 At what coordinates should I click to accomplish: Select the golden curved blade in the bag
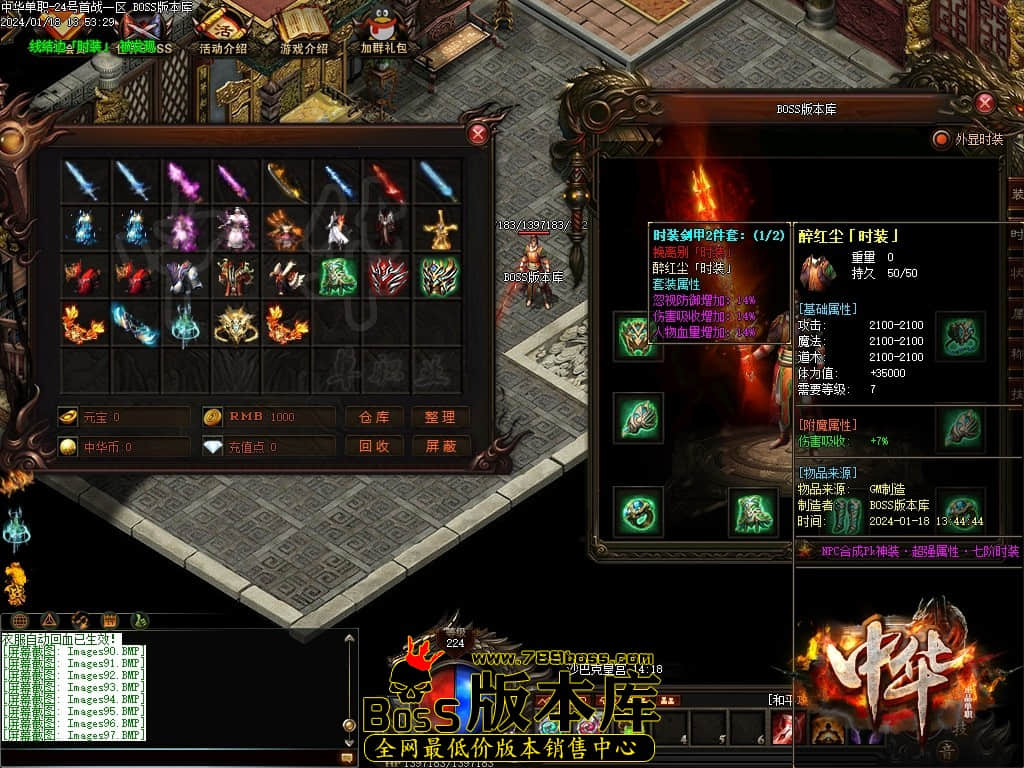click(x=286, y=182)
